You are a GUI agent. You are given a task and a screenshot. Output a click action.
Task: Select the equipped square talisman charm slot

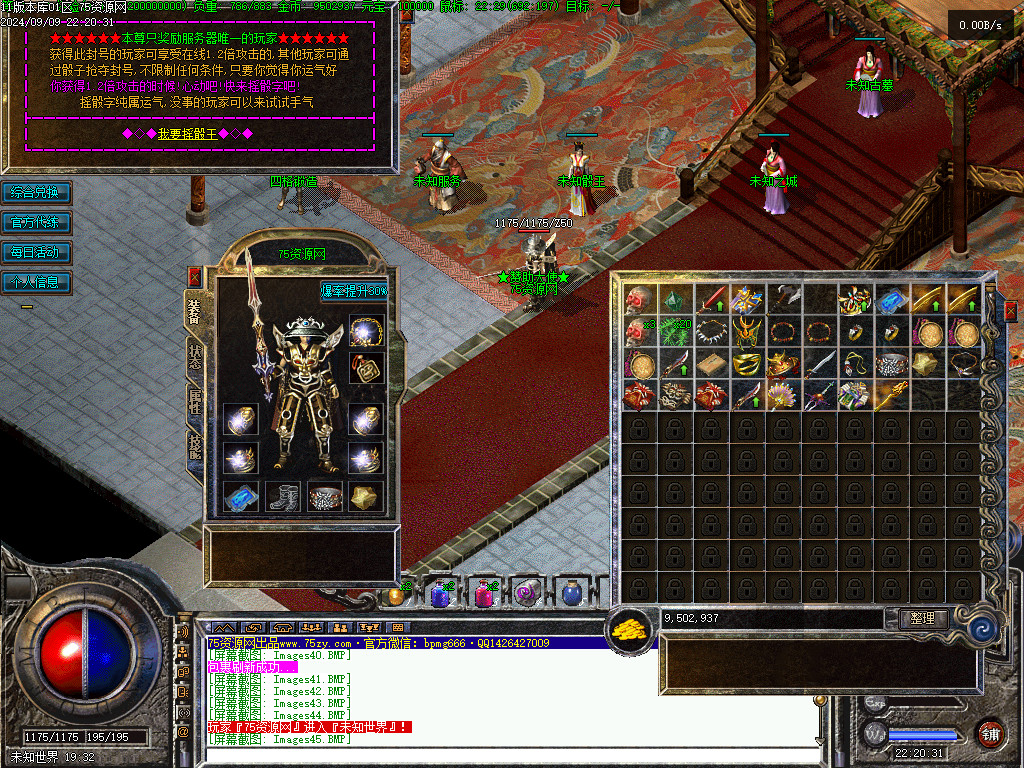pos(367,366)
